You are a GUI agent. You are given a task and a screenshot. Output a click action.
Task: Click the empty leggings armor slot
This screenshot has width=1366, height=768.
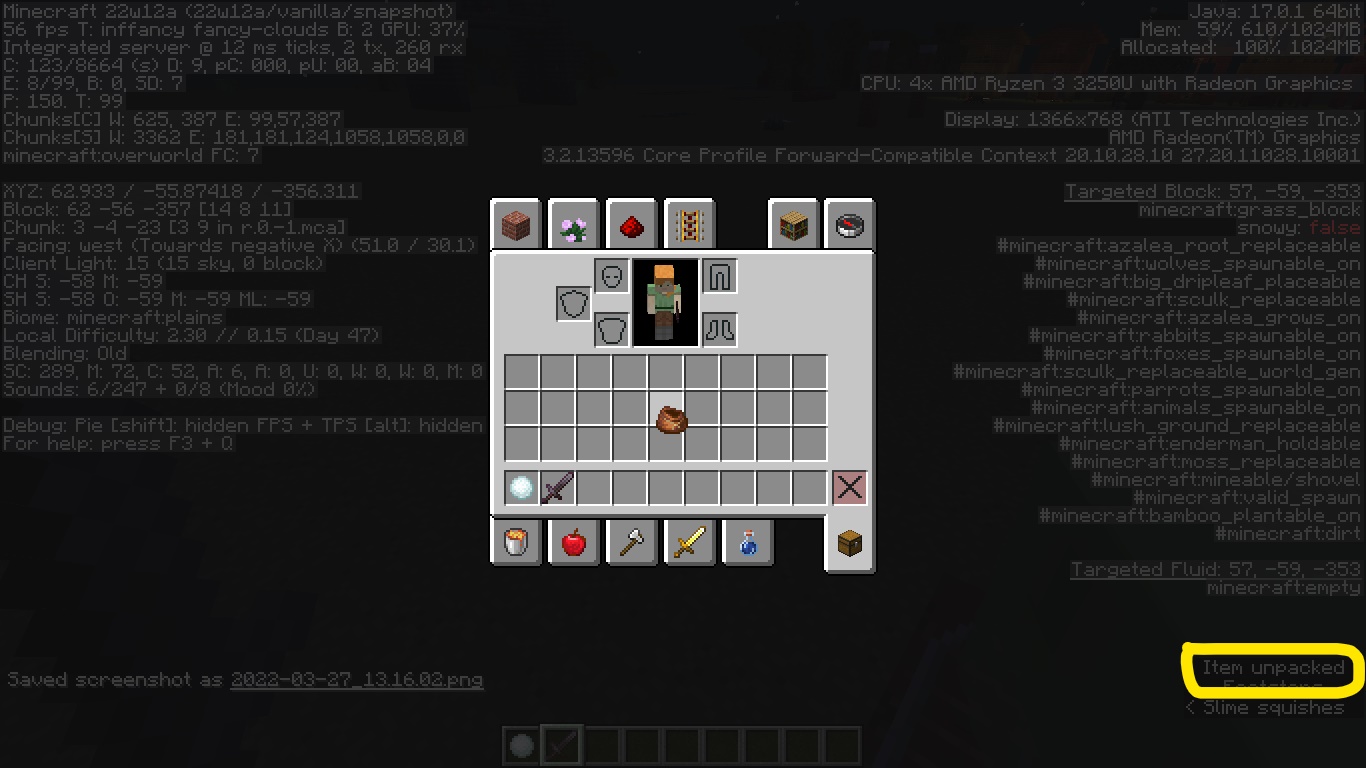pyautogui.click(x=719, y=276)
